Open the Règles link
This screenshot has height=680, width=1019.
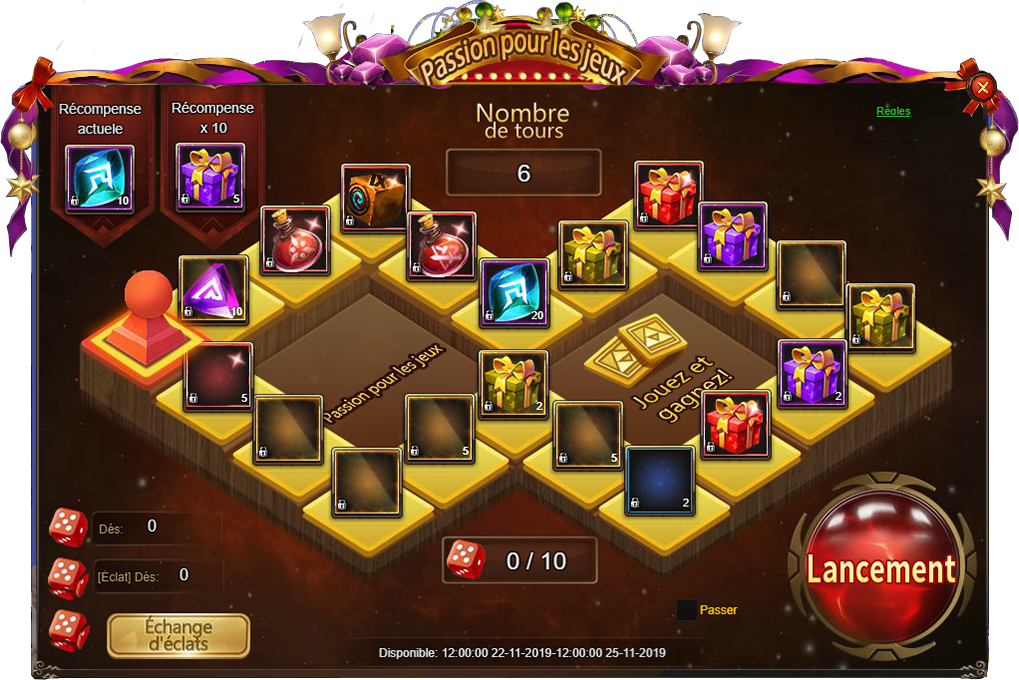[x=893, y=111]
